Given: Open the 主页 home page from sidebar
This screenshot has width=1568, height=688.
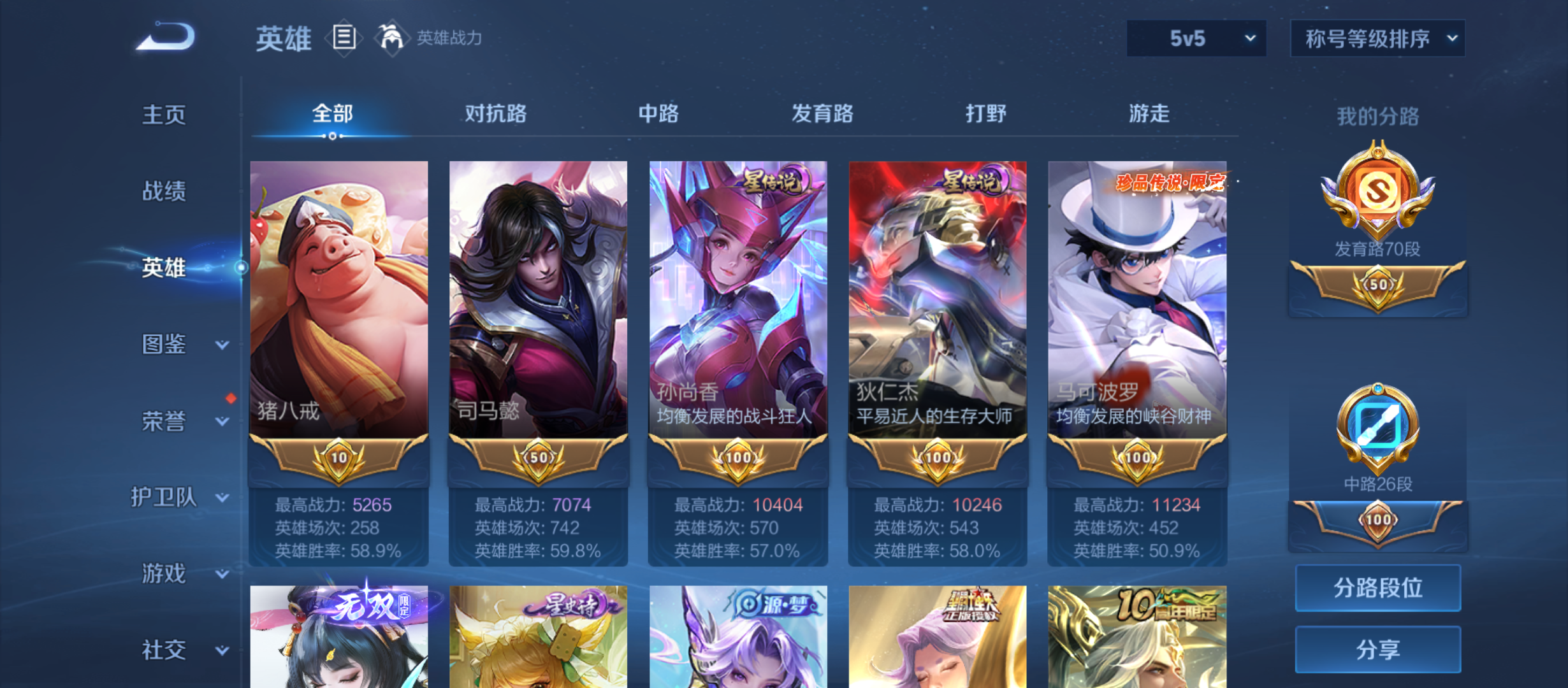Looking at the screenshot, I should coord(164,115).
